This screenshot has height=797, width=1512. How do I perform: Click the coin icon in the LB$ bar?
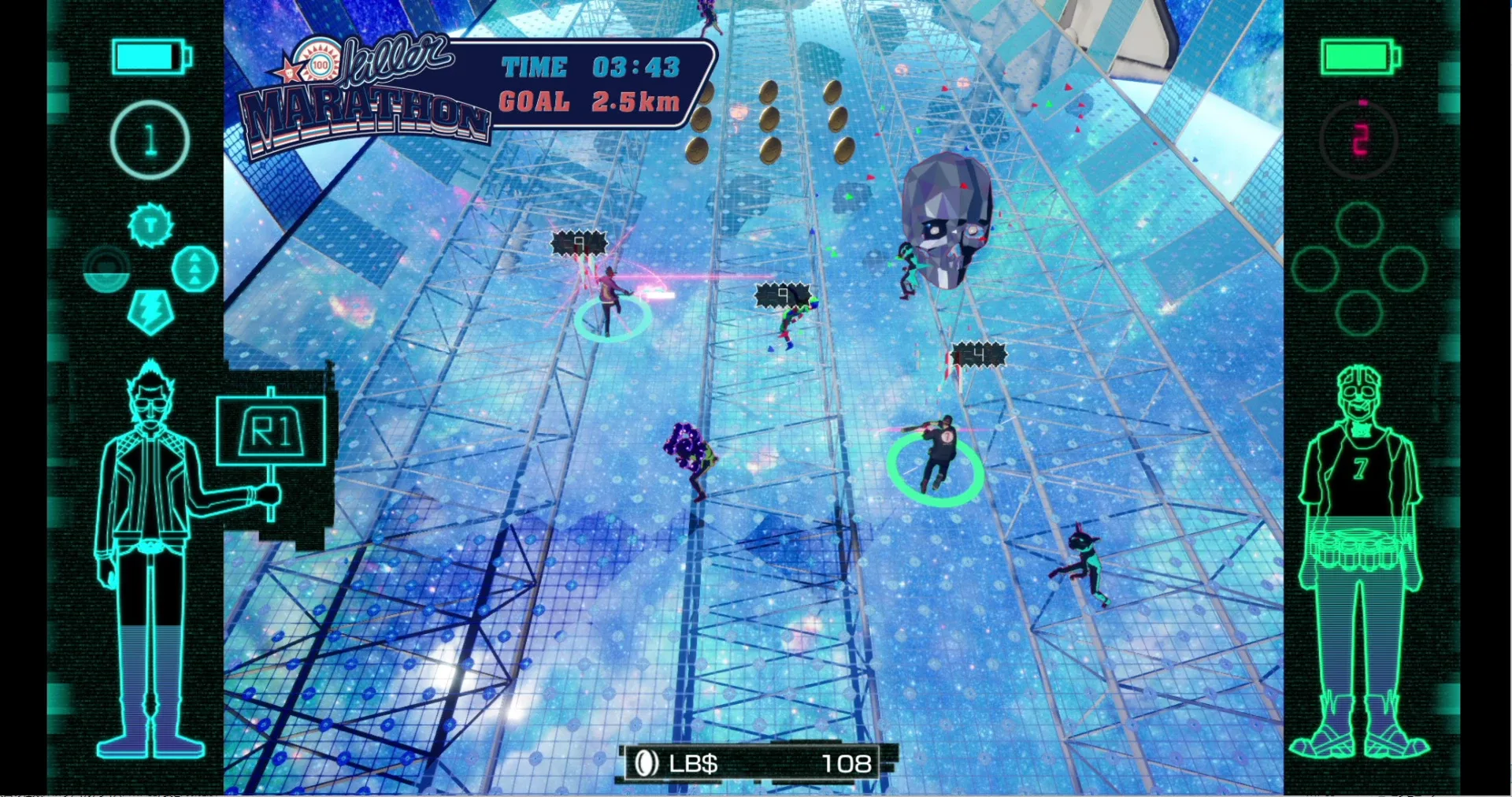646,762
